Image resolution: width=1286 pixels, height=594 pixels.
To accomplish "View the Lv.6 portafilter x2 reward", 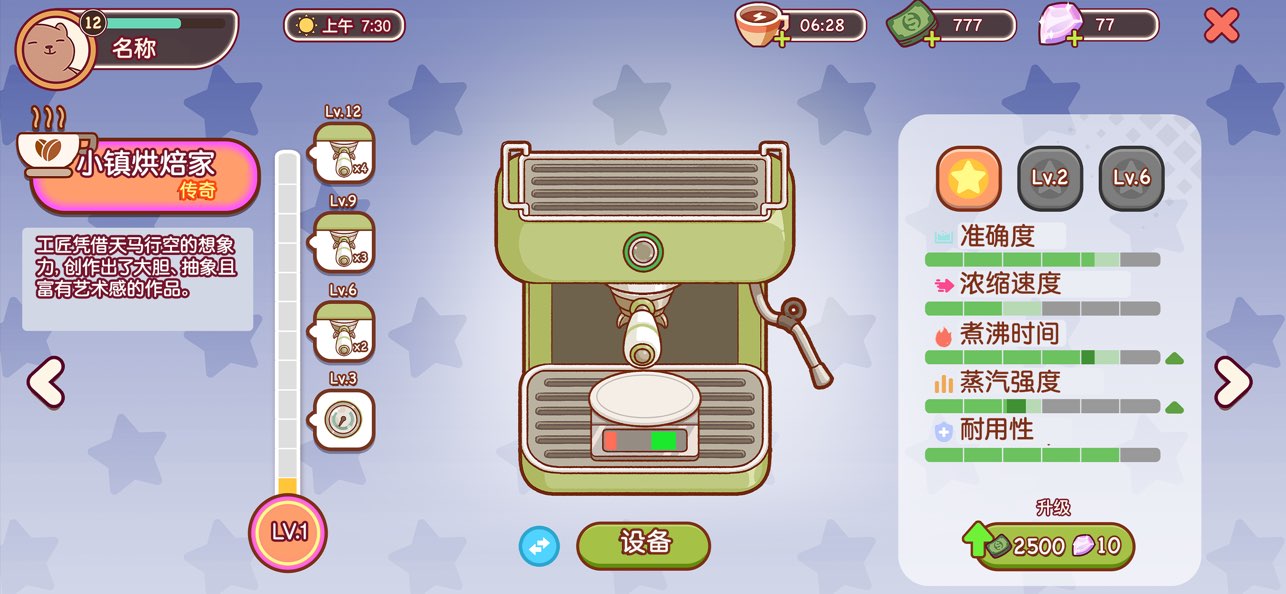I will click(345, 331).
